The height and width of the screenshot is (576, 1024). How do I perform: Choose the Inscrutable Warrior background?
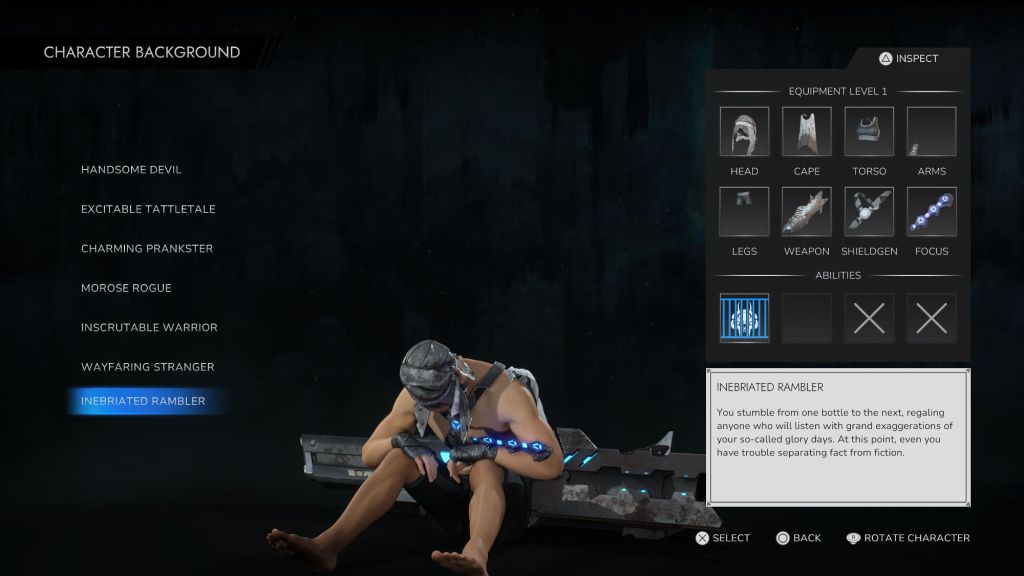pyautogui.click(x=149, y=328)
